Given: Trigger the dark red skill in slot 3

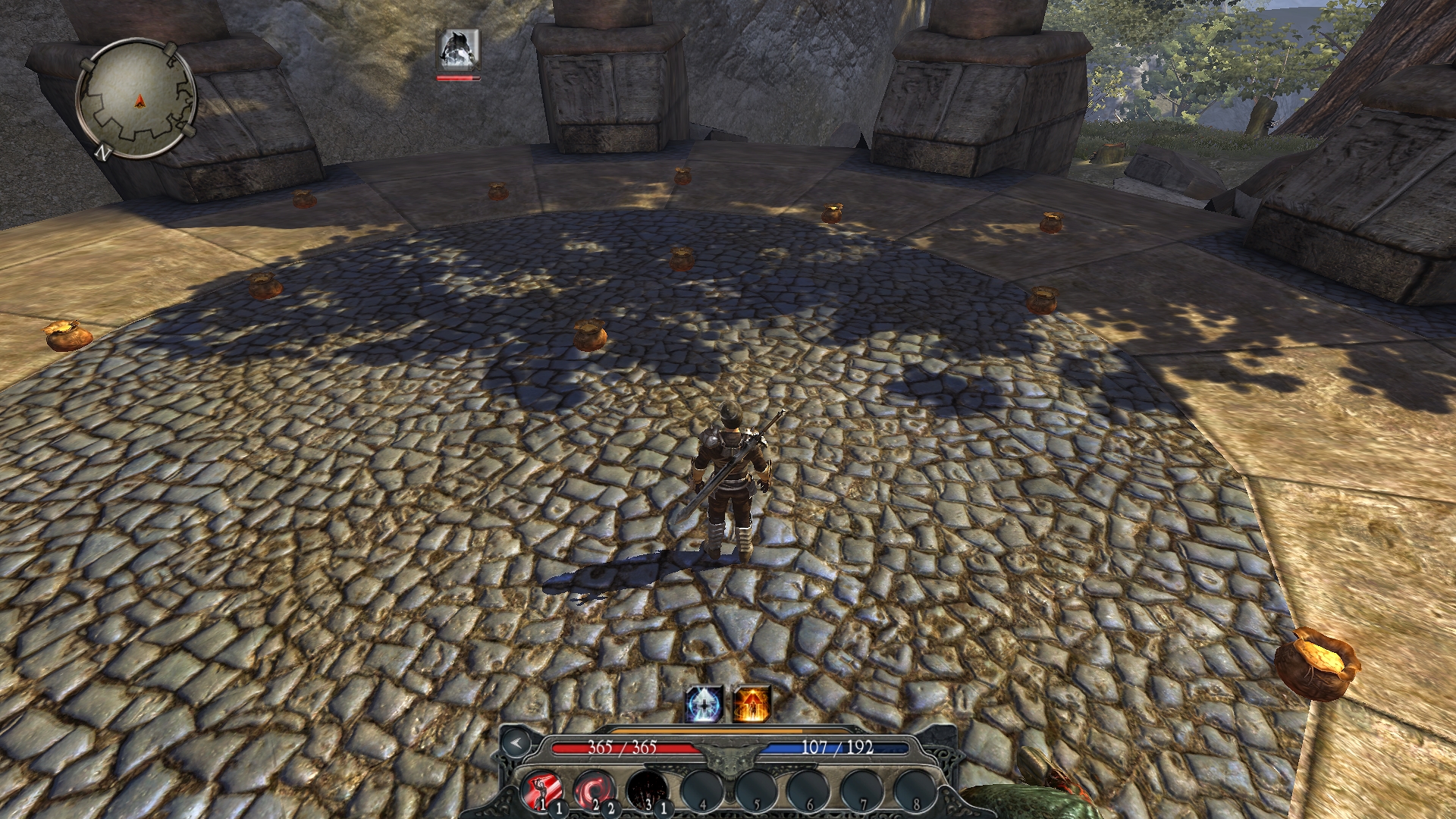Looking at the screenshot, I should 648,790.
